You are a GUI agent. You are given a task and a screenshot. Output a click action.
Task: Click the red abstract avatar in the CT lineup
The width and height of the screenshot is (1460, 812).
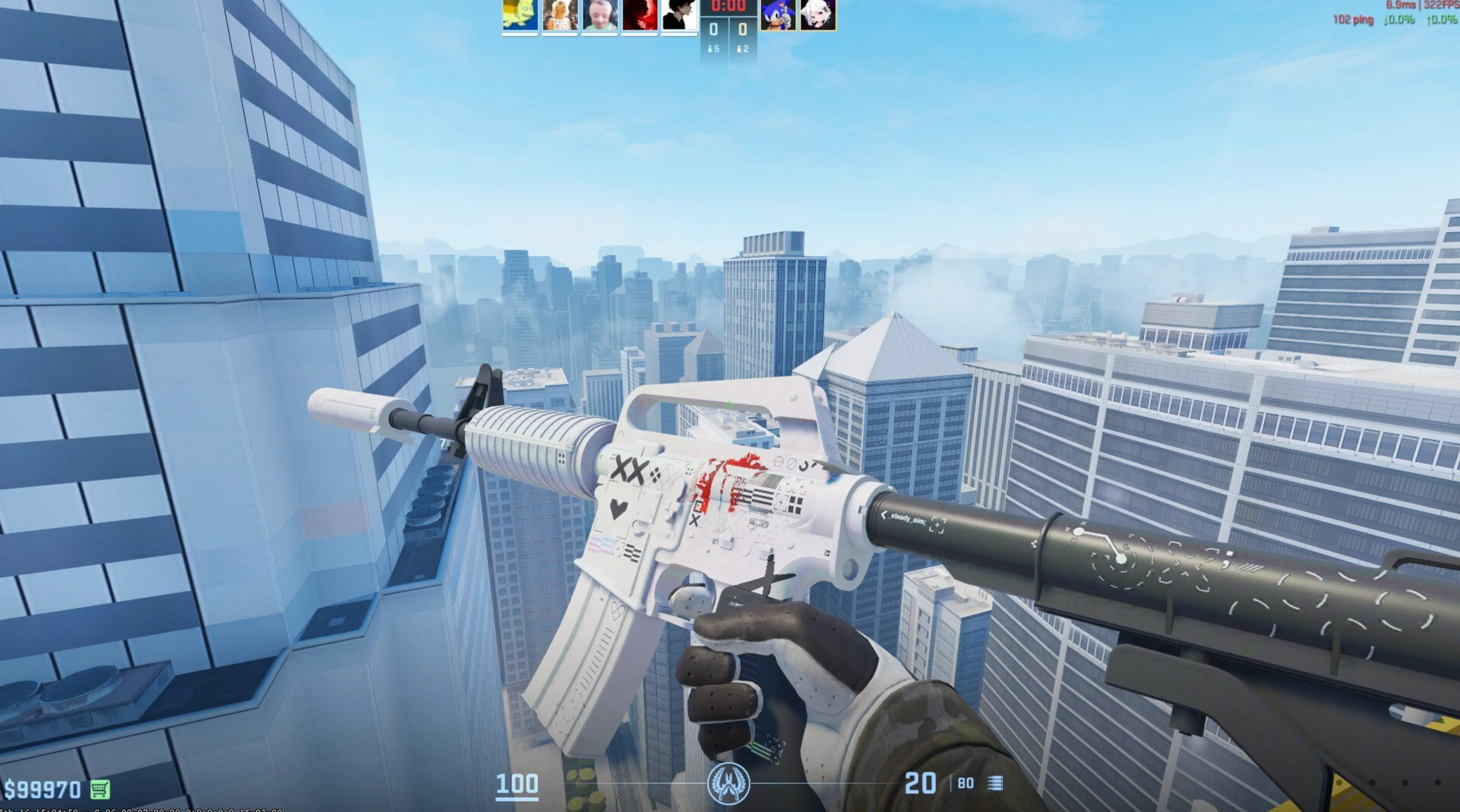point(641,14)
